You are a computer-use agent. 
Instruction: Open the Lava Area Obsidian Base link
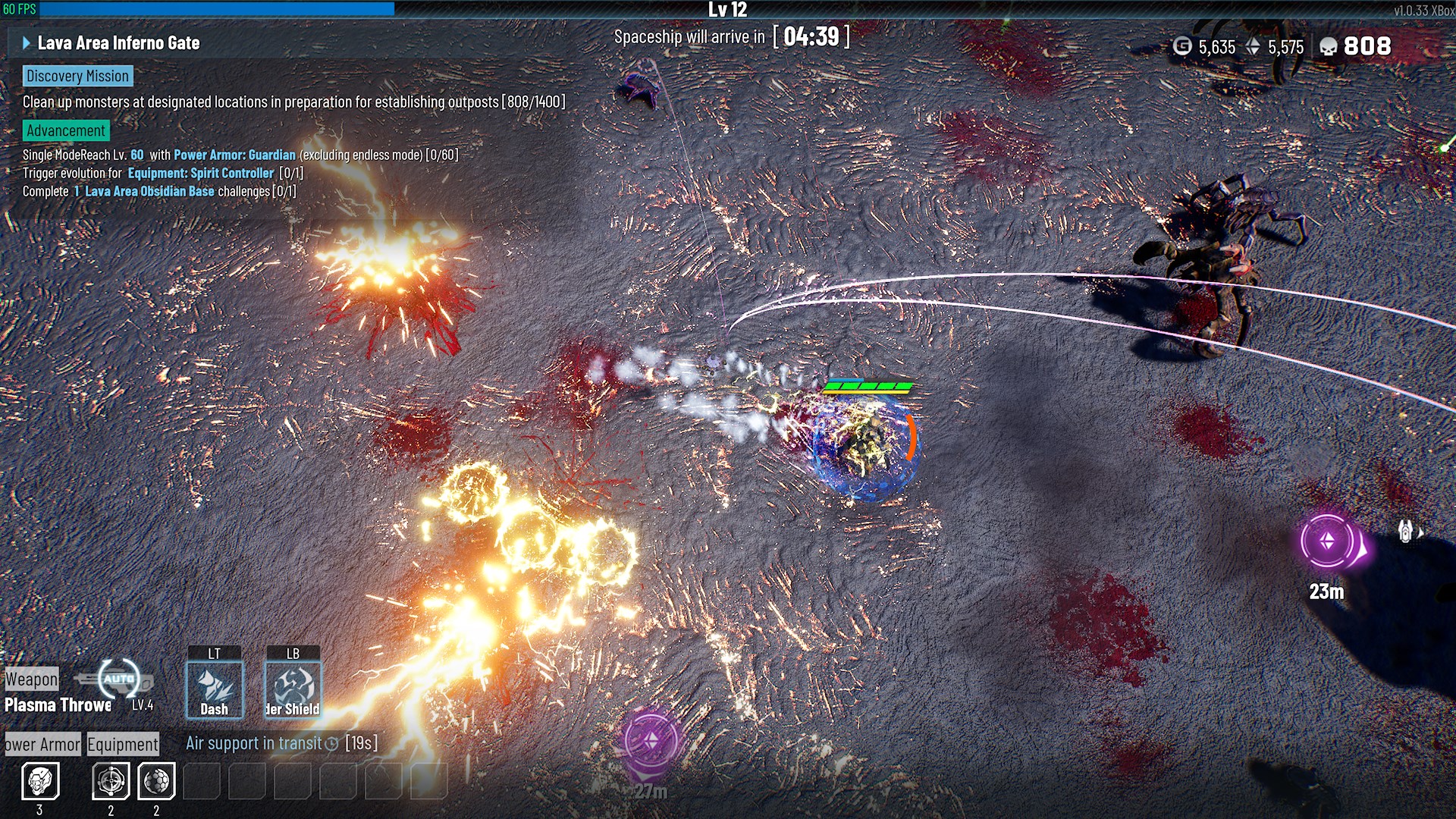[x=149, y=191]
